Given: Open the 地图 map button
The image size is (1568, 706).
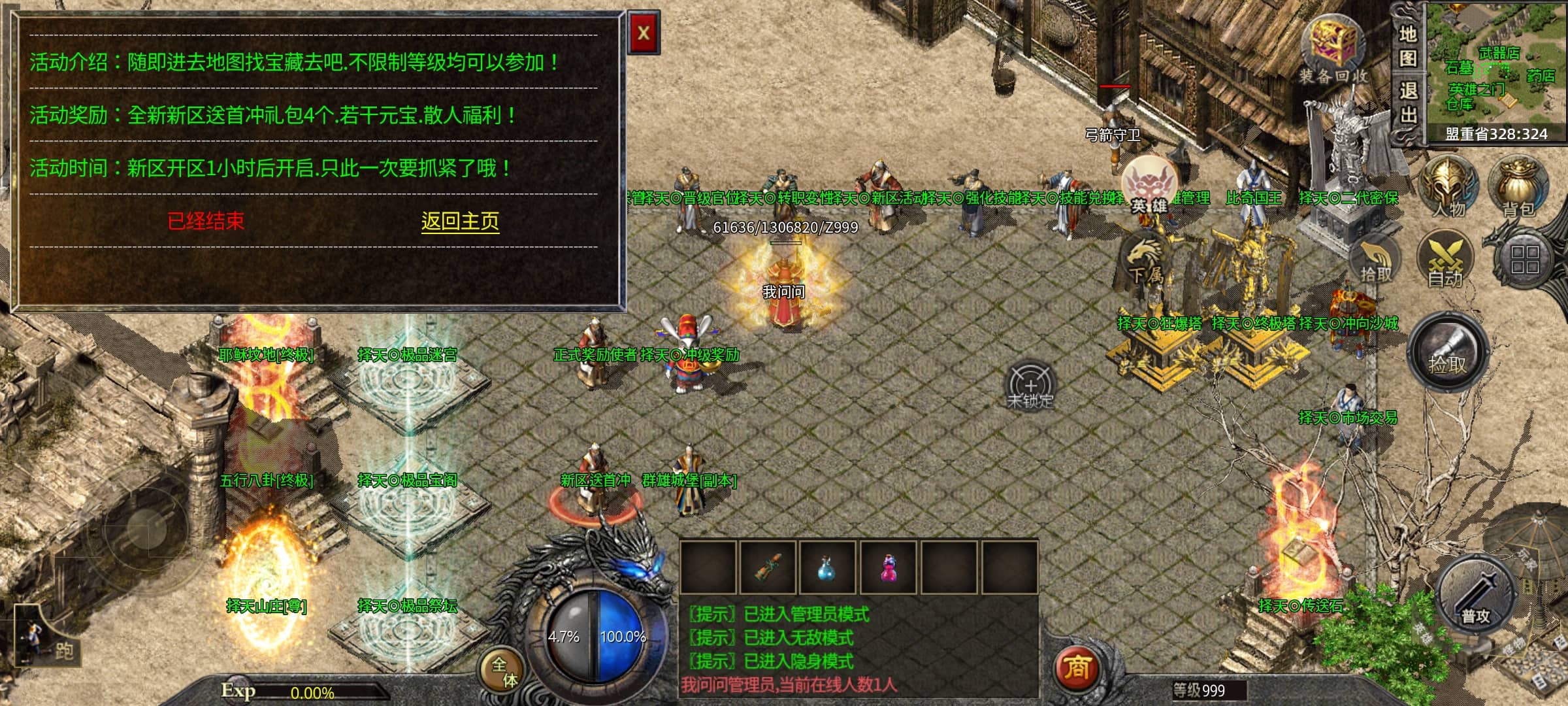Looking at the screenshot, I should (x=1408, y=46).
